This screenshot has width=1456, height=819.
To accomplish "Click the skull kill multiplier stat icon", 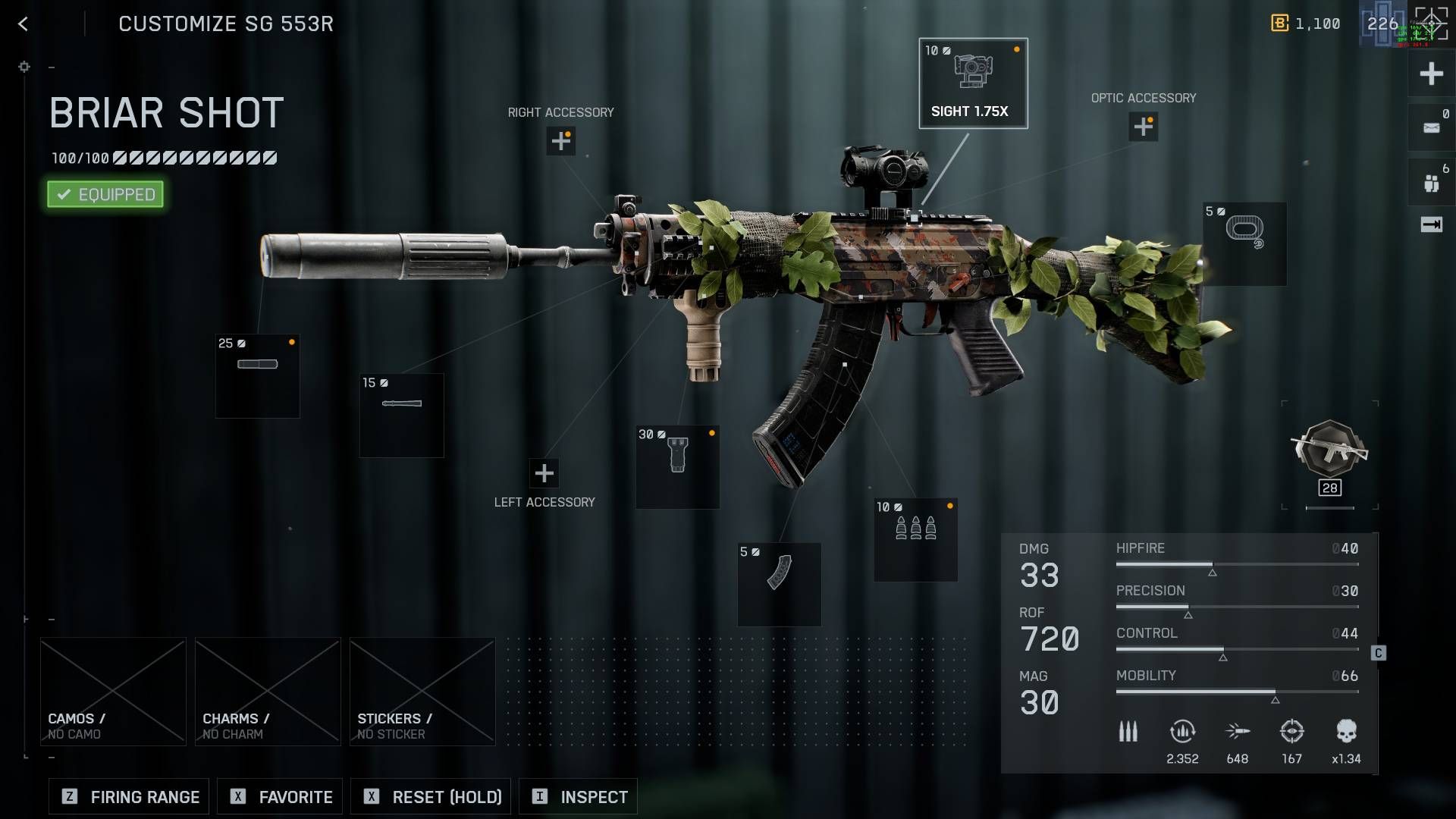I will point(1346,730).
